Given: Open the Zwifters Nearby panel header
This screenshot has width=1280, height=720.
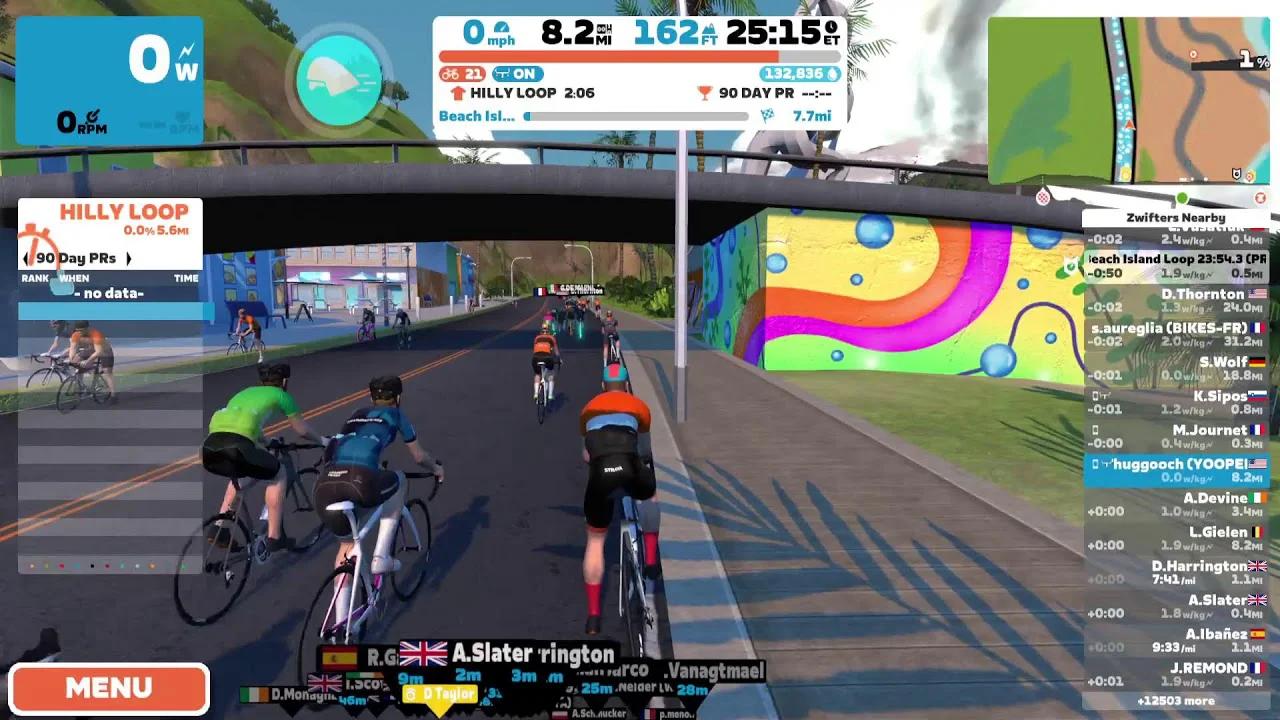Looking at the screenshot, I should point(1175,217).
